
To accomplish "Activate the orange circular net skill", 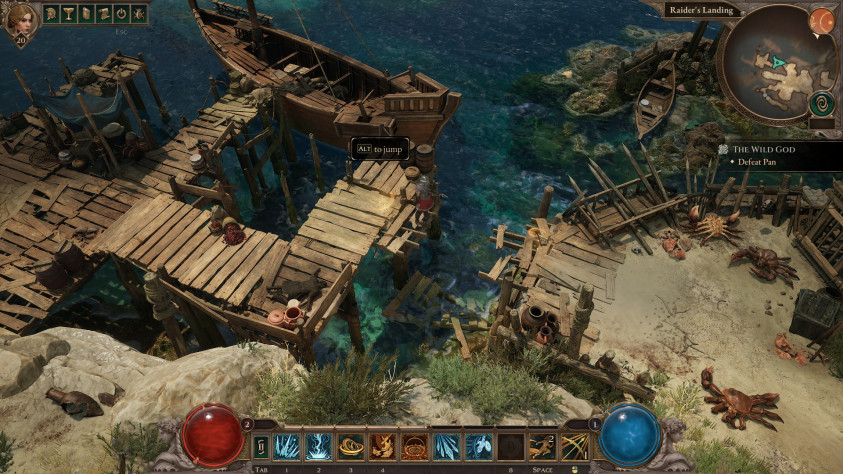I will pos(413,446).
